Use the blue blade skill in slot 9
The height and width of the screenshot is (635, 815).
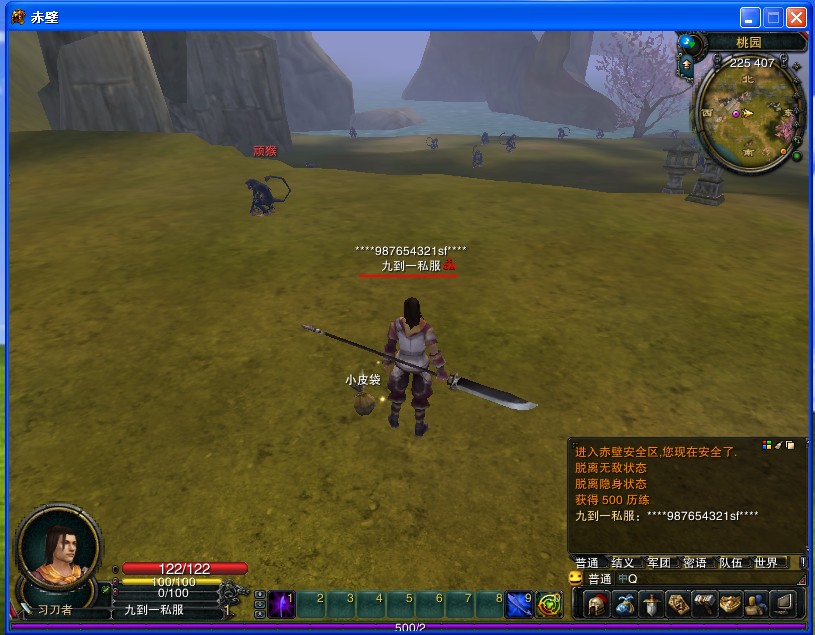[x=520, y=604]
